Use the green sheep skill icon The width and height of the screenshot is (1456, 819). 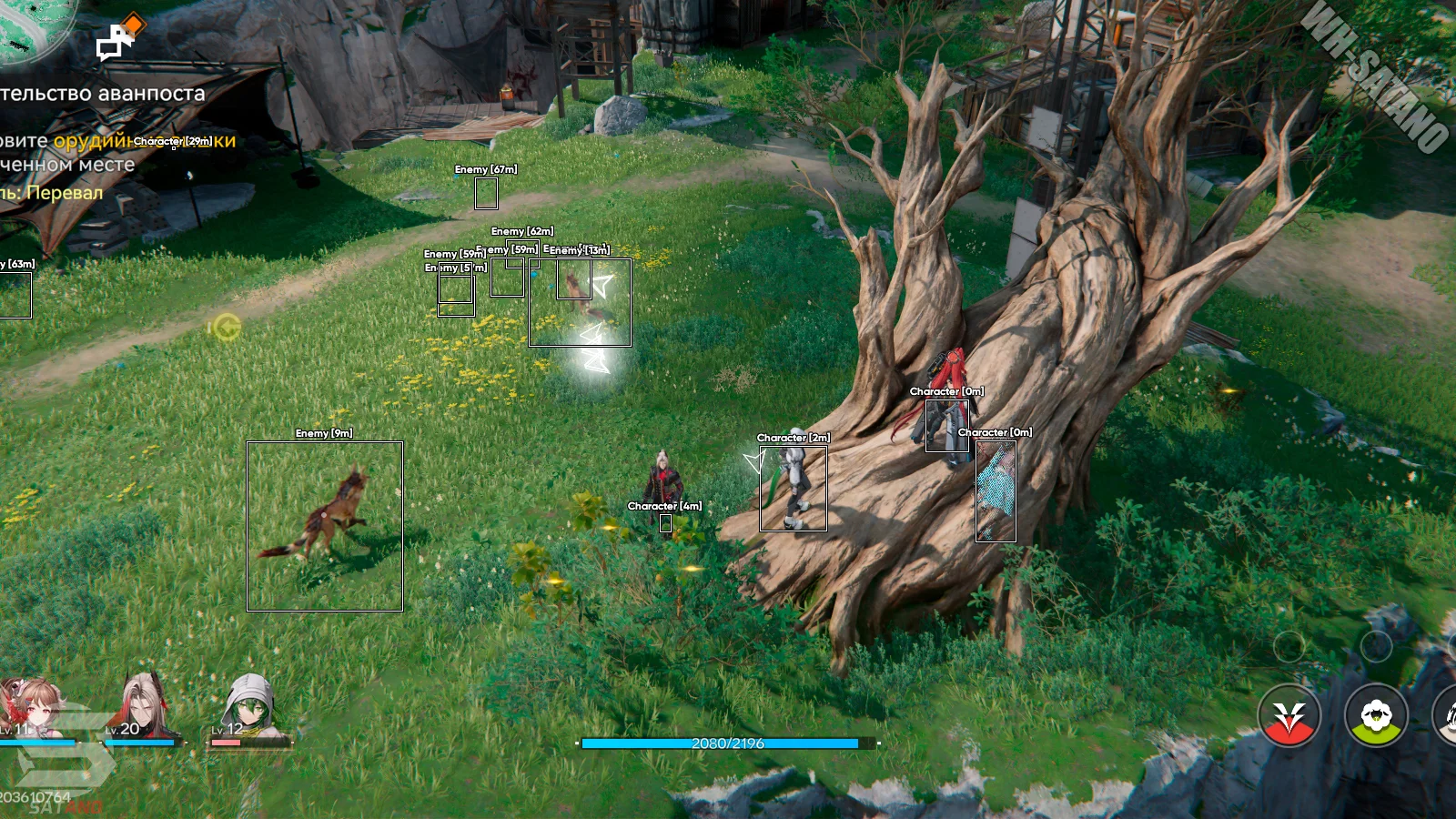pyautogui.click(x=1376, y=715)
